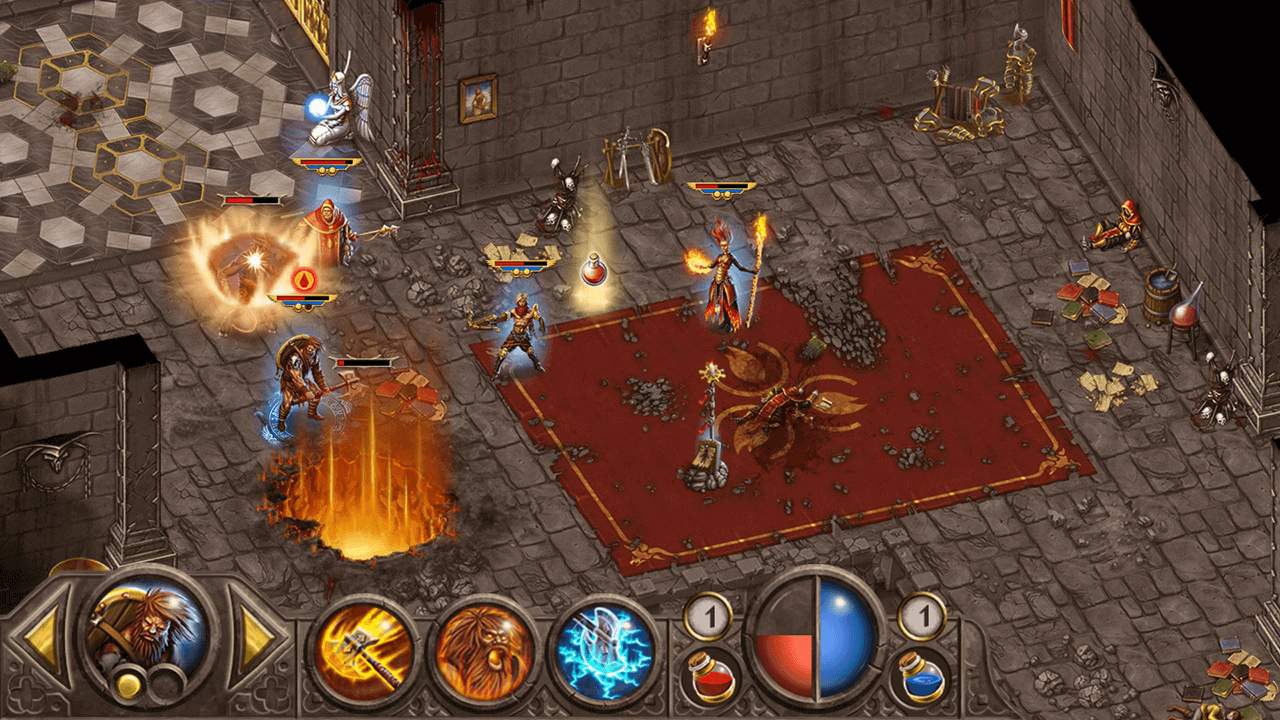Use the fiery roaring face ability
This screenshot has height=720, width=1280.
(x=483, y=652)
